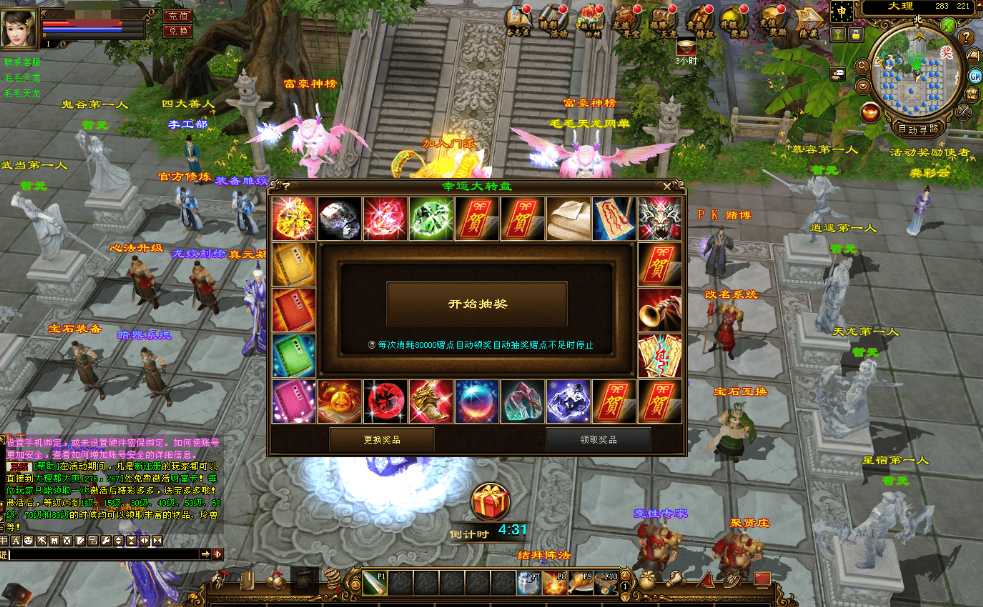Select the yellow gem prize slot
983x607 pixels.
click(x=293, y=218)
